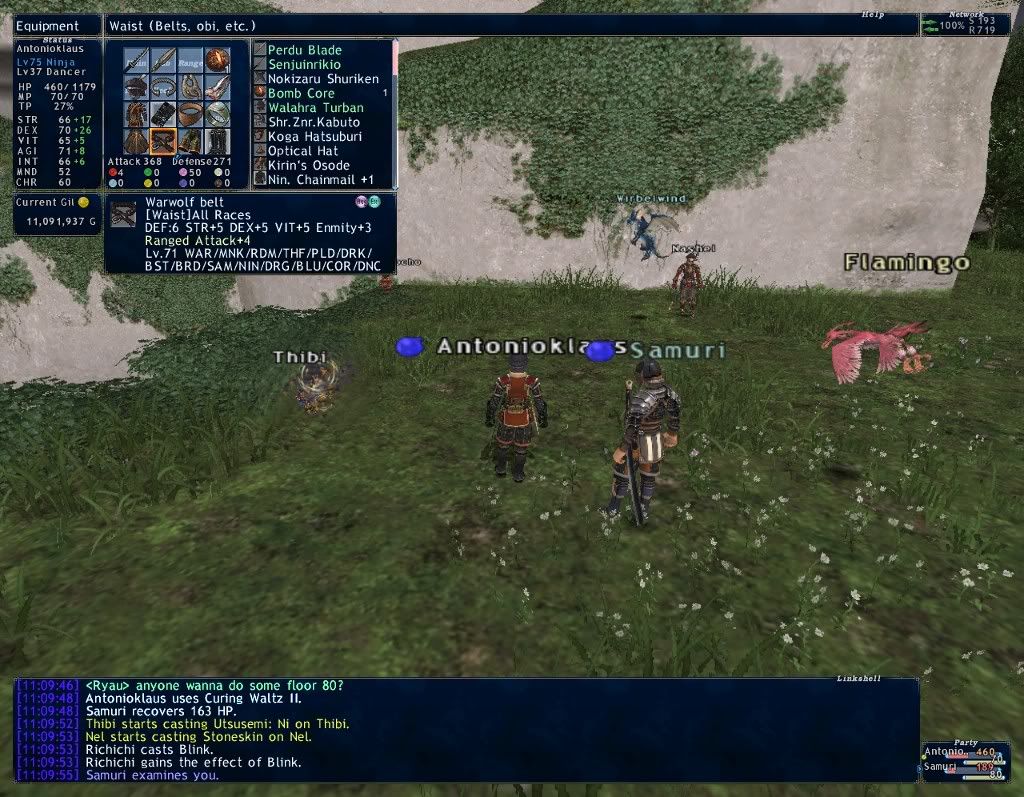Select the head slot with the turban

pyautogui.click(x=136, y=88)
